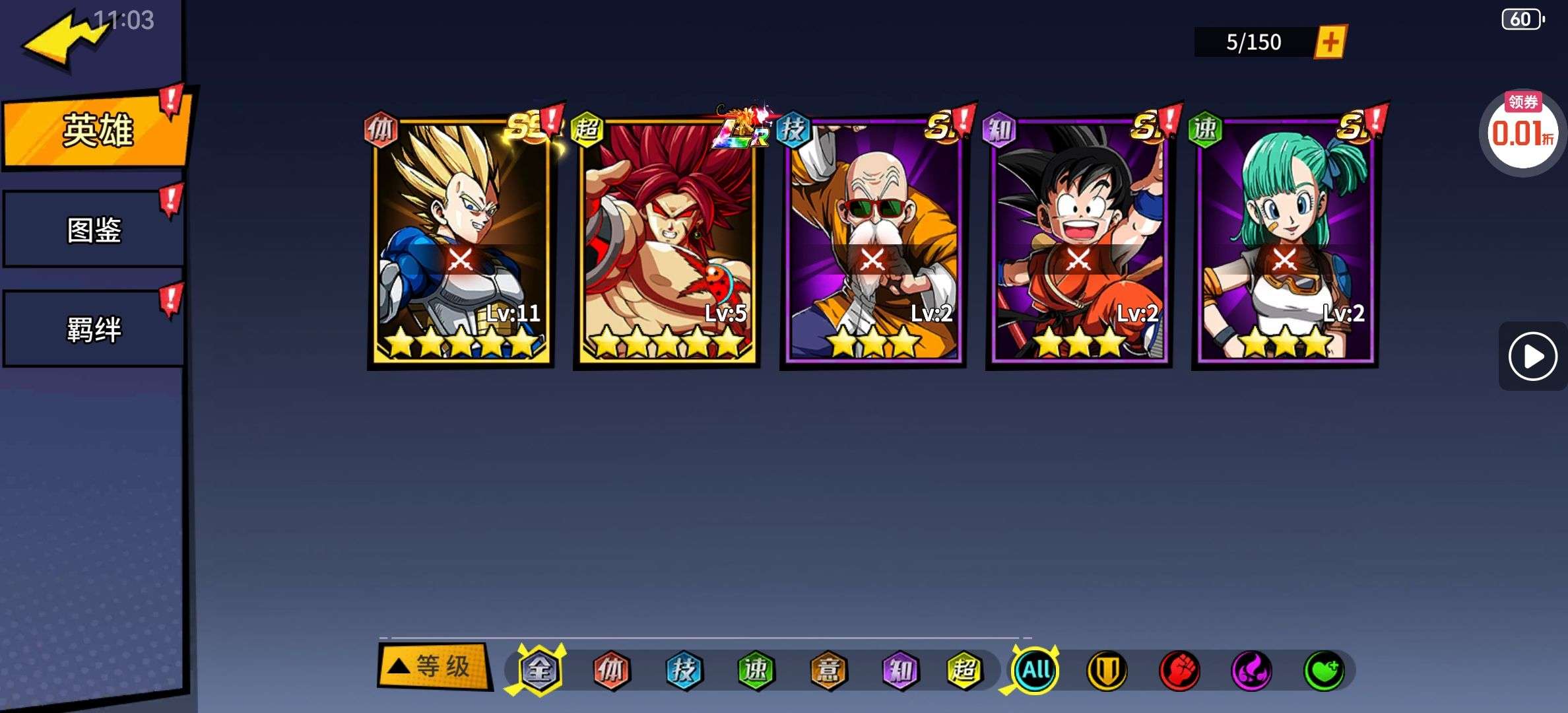Filter heroes by yellow 超 type

964,670
